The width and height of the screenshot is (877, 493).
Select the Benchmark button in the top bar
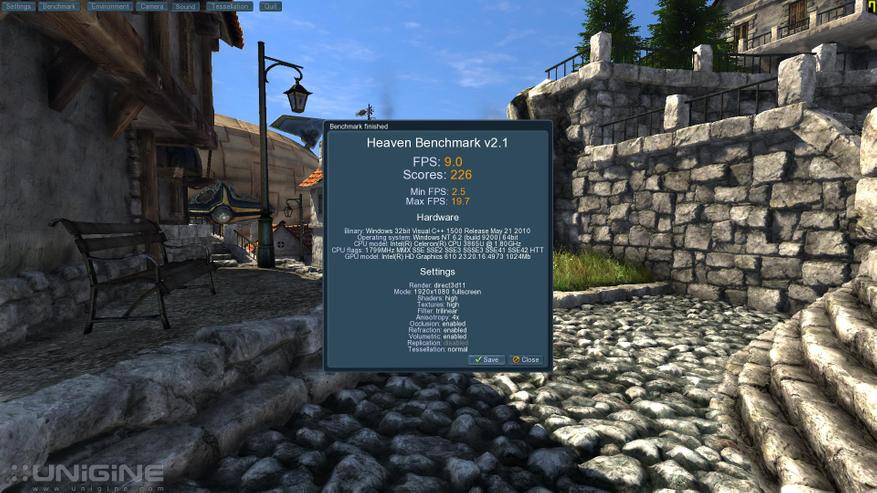tap(60, 6)
